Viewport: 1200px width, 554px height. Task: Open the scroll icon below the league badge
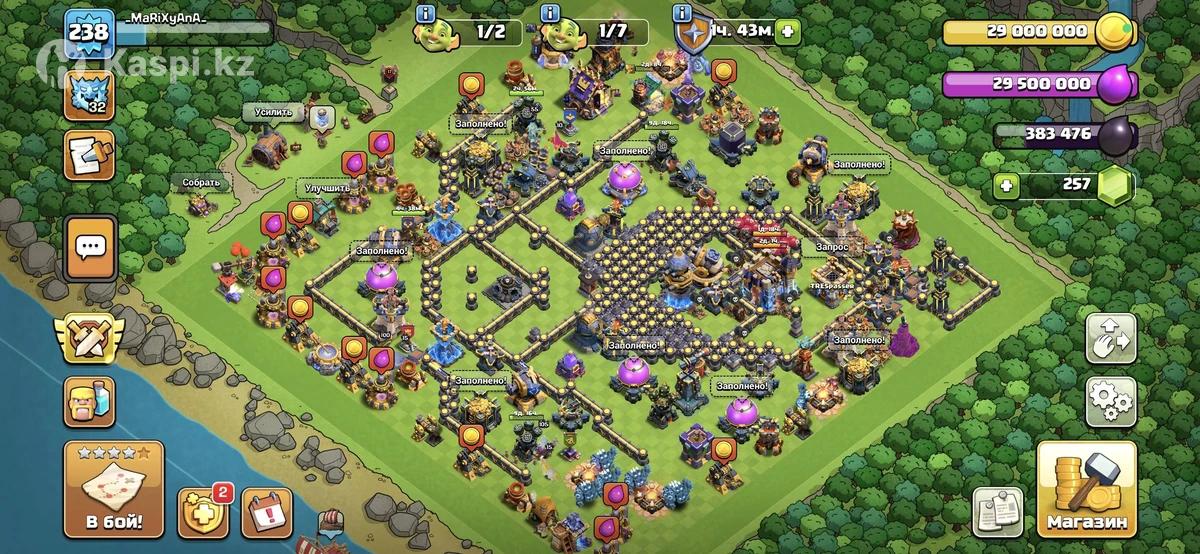[x=89, y=154]
